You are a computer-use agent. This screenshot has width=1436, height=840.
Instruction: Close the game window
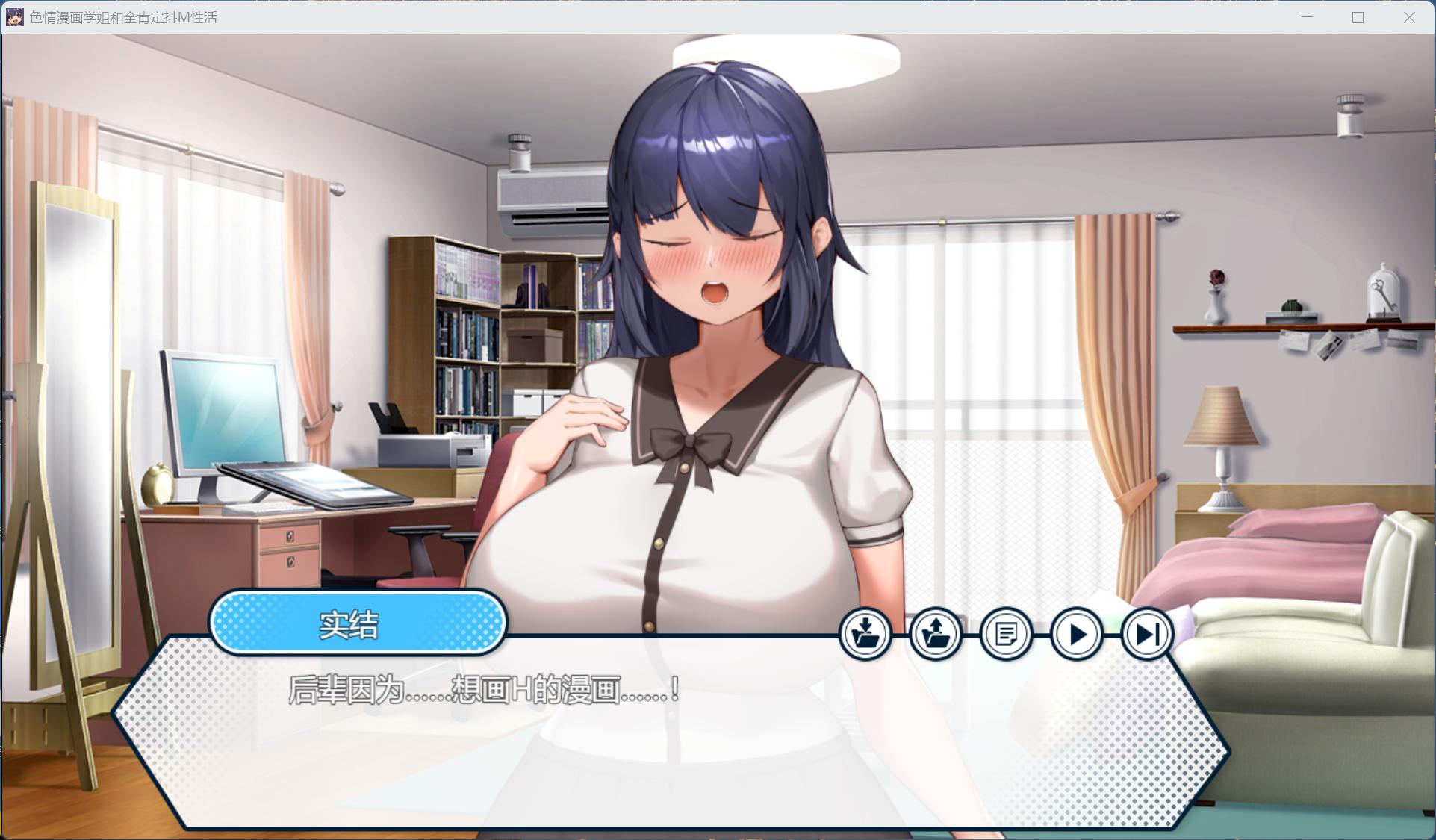1409,17
